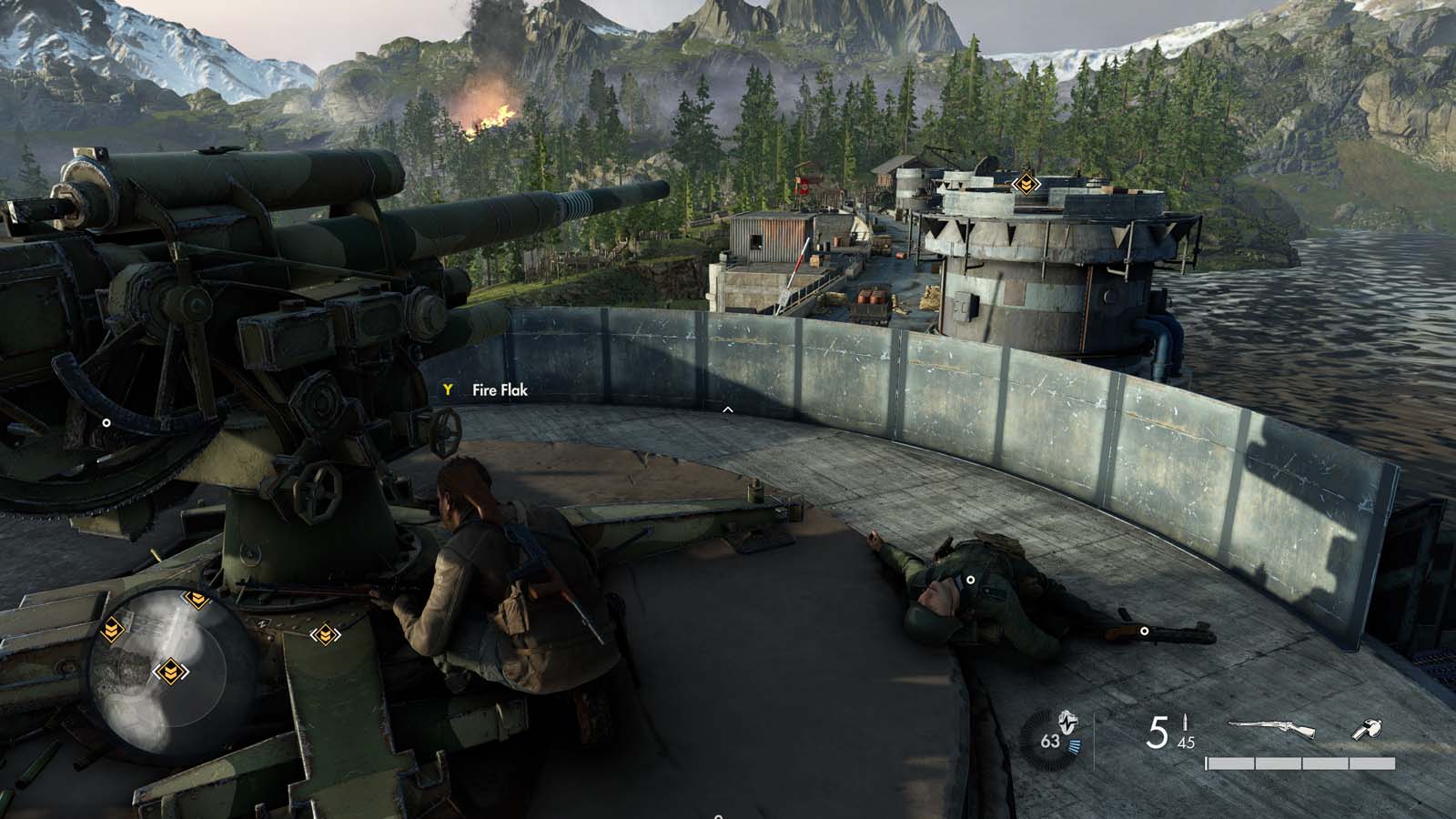Viewport: 1456px width, 819px height.
Task: Activate the Fire Flak prompt text
Action: pos(499,389)
